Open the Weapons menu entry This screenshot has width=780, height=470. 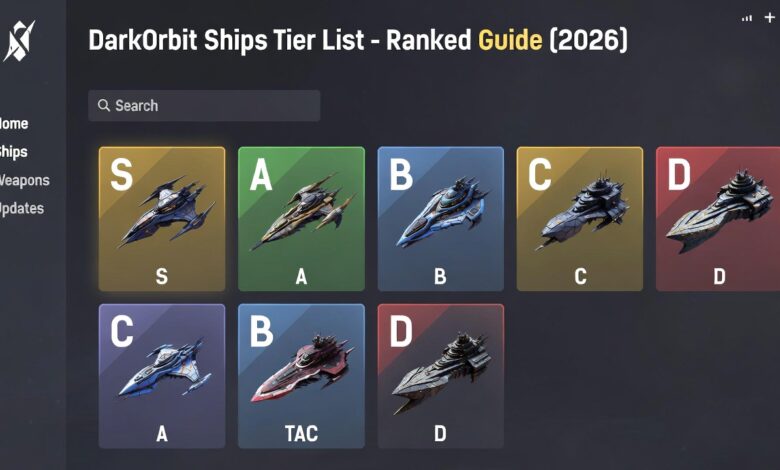coord(24,181)
